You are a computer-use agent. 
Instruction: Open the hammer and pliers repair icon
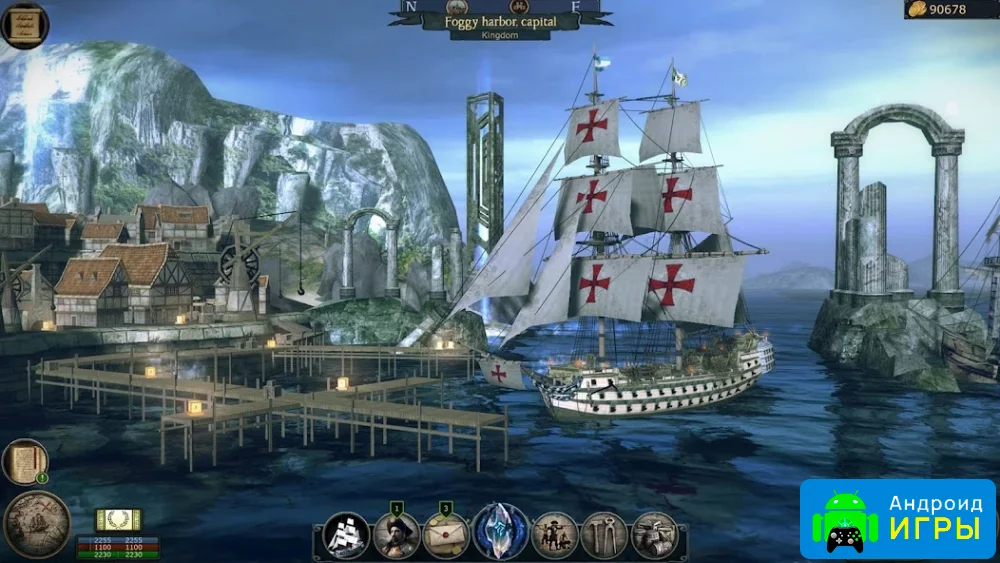[x=604, y=535]
